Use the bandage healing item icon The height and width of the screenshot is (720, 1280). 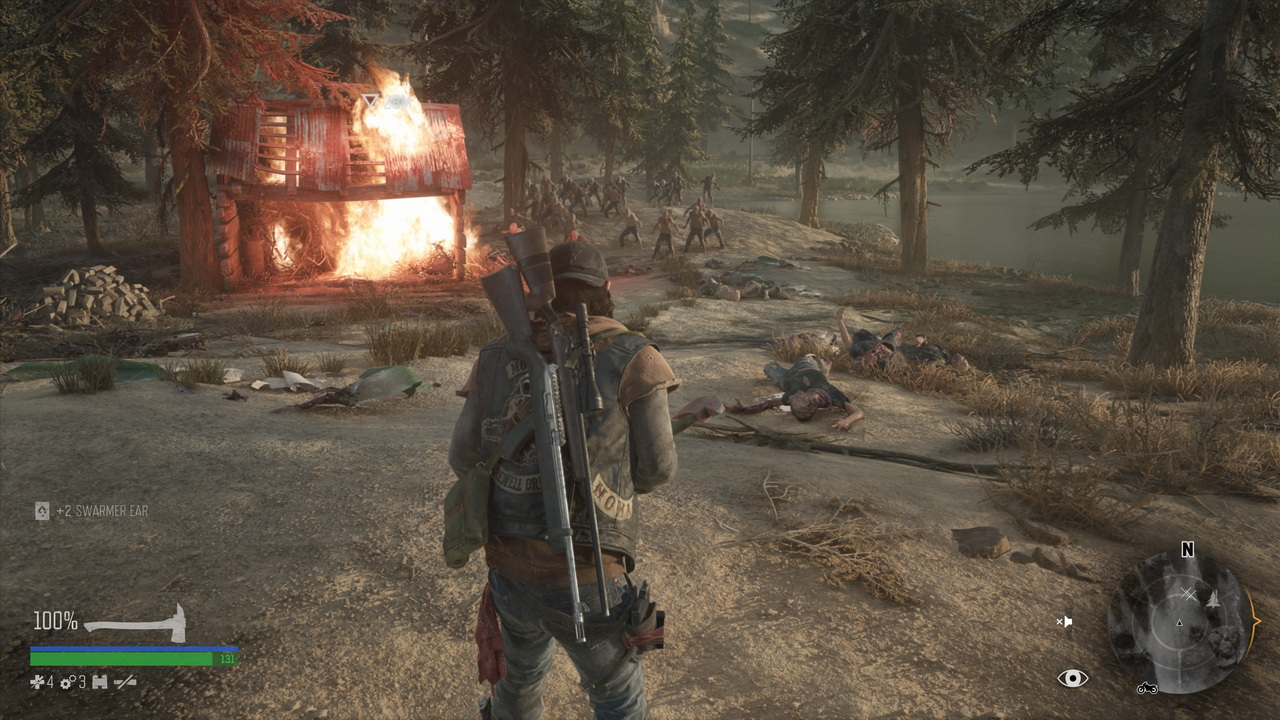[37, 682]
